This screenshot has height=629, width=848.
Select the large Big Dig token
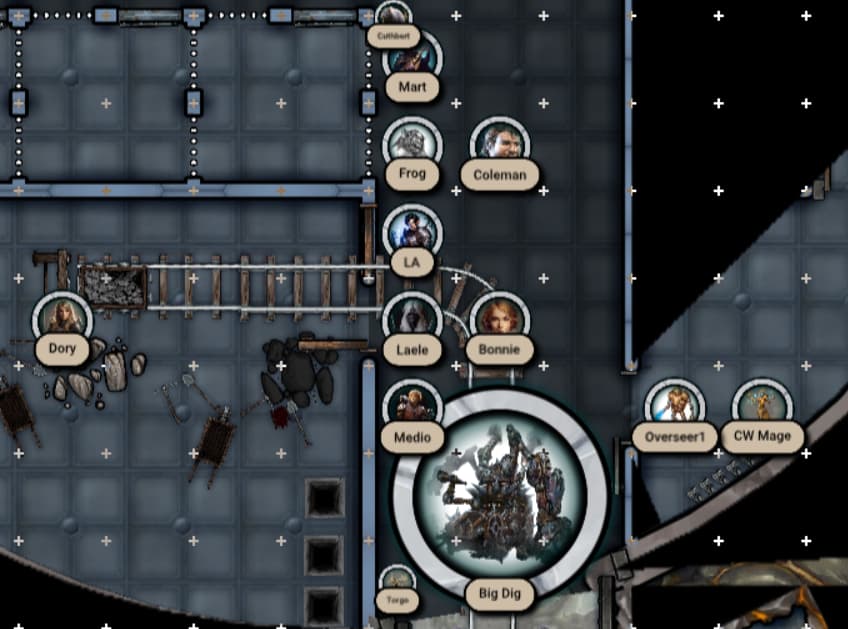tap(500, 492)
